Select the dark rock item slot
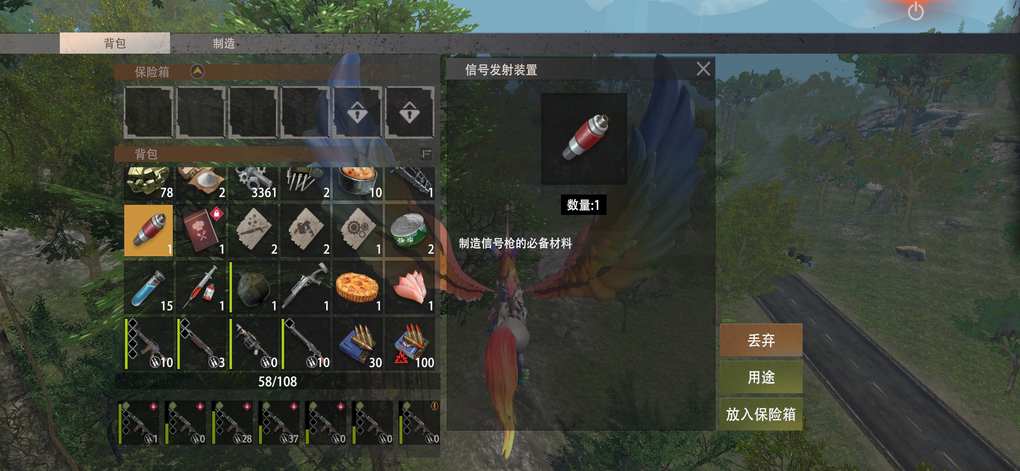This screenshot has height=471, width=1020. click(x=253, y=287)
